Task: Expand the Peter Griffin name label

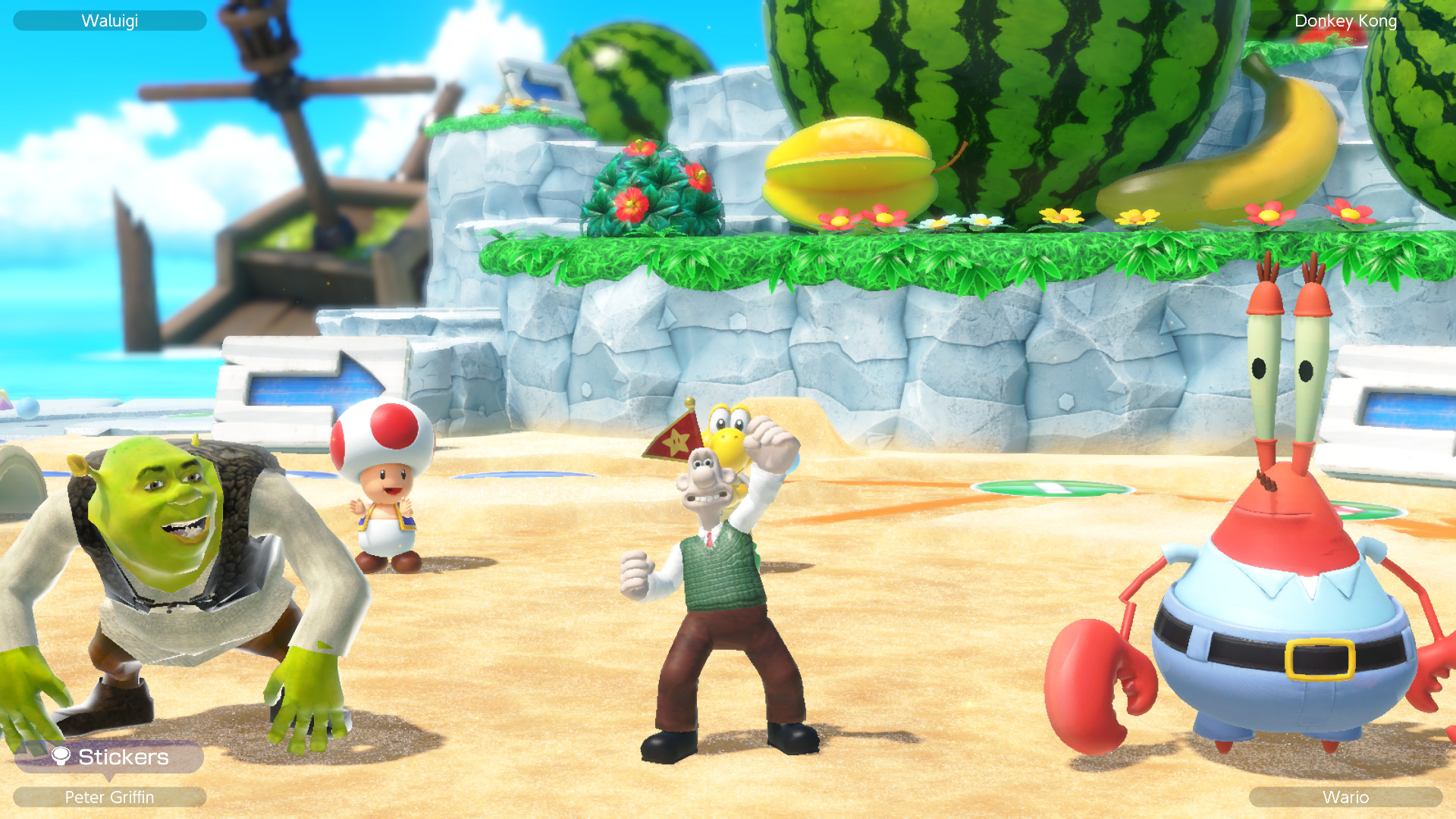Action: click(x=110, y=798)
